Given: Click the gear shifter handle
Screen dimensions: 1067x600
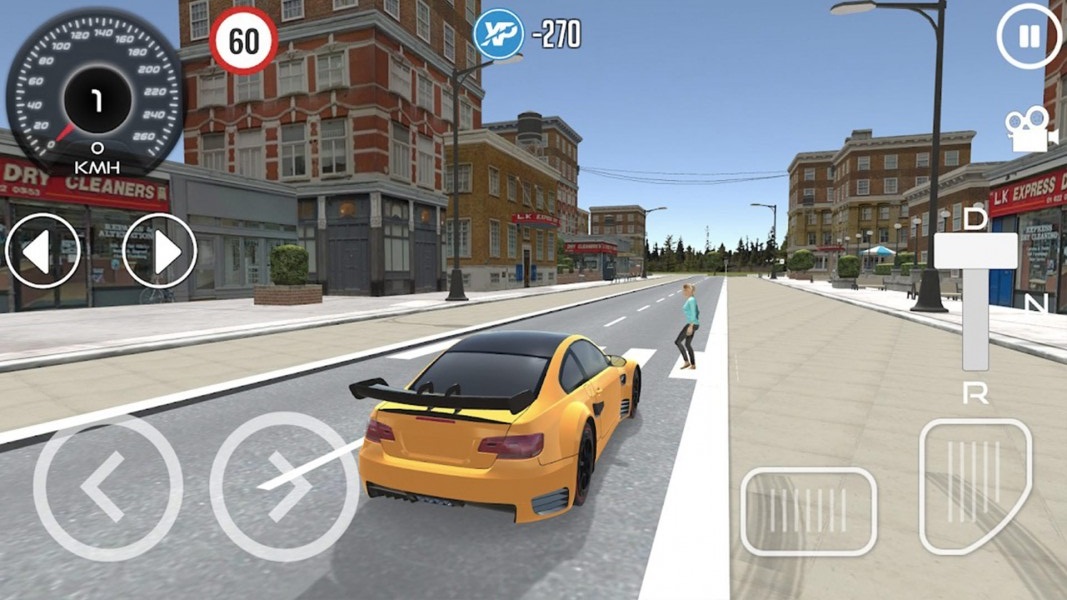Looking at the screenshot, I should 976,250.
